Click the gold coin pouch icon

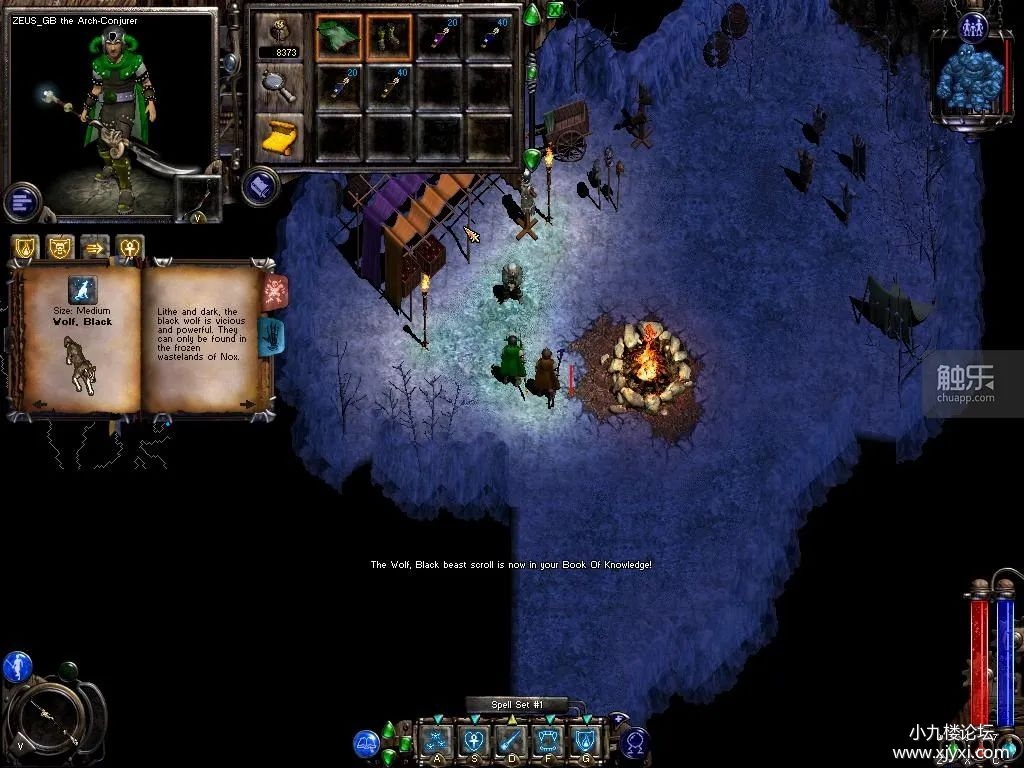coord(279,30)
